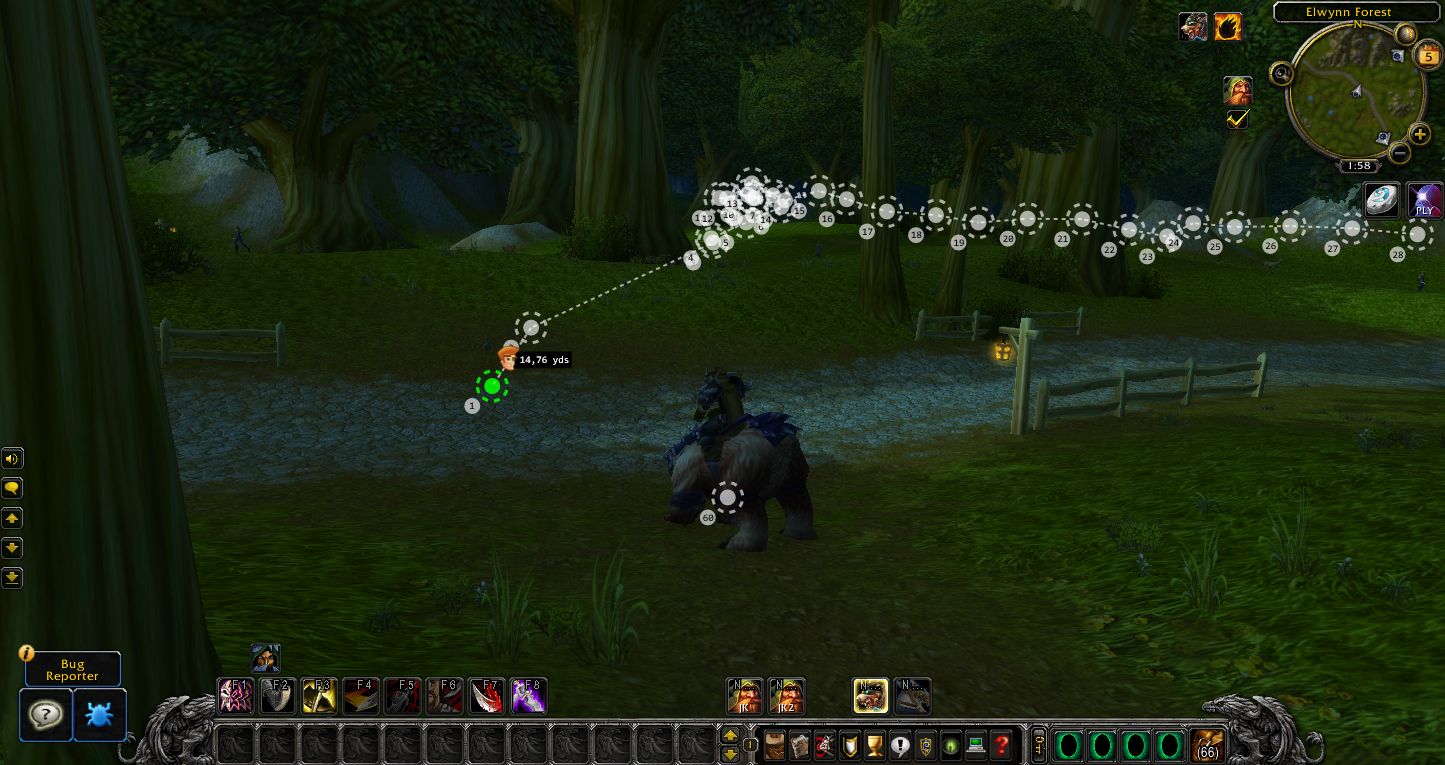Viewport: 1445px width, 765px height.
Task: Open the backpack showing 66 free slots
Action: pyautogui.click(x=1209, y=746)
